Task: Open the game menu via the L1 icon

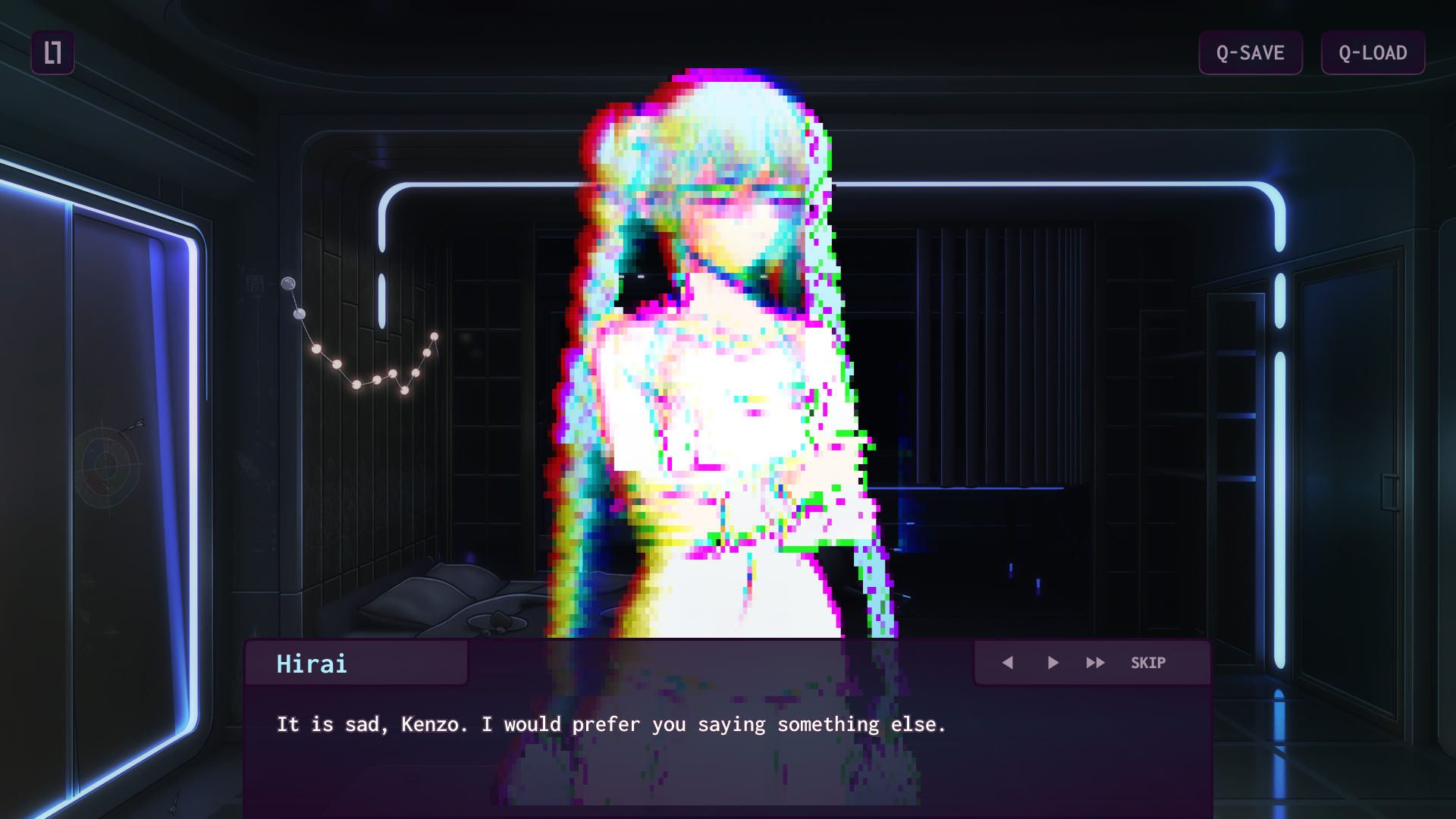Action: (53, 52)
